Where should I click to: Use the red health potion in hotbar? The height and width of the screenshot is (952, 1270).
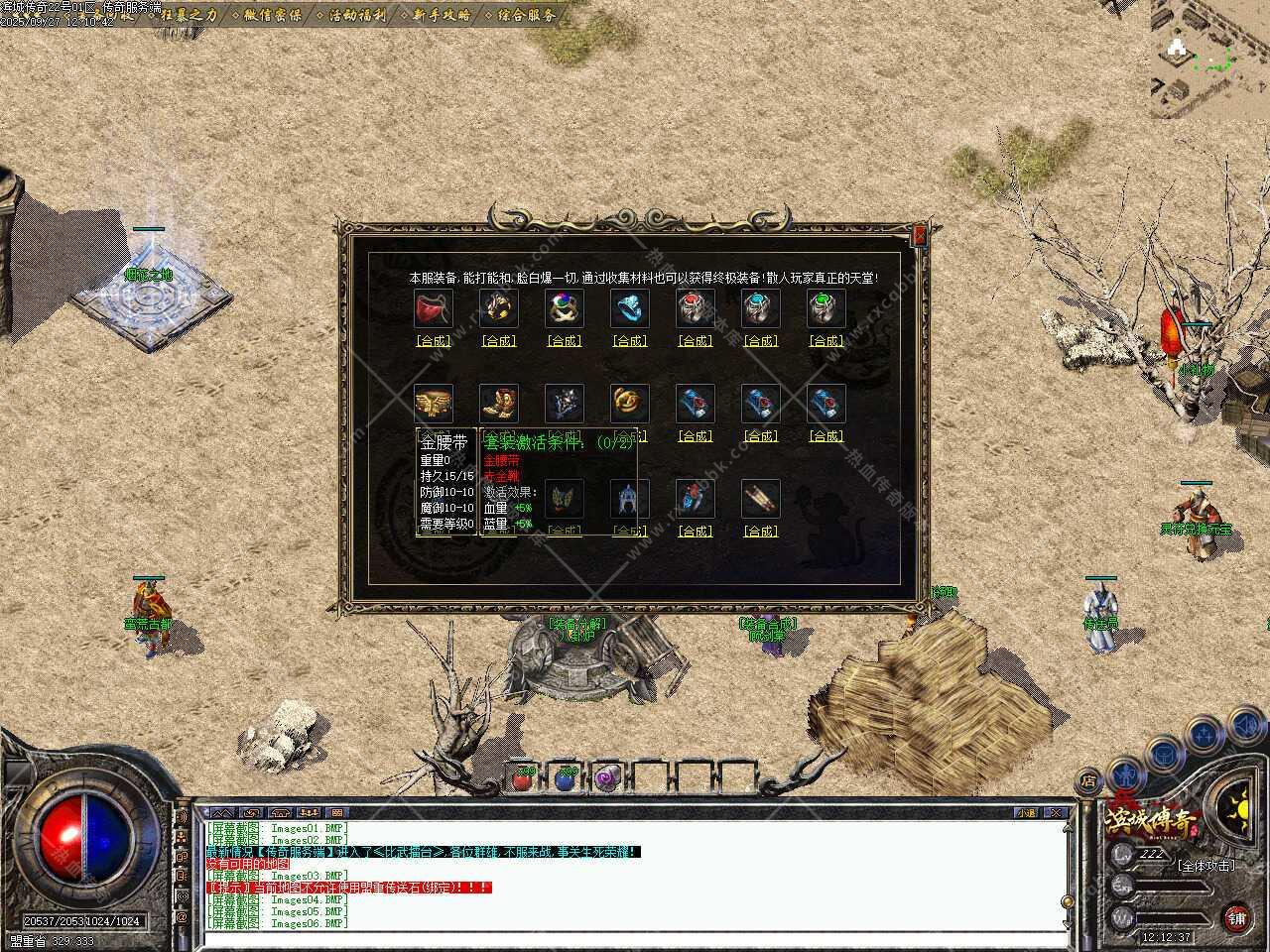coord(523,778)
